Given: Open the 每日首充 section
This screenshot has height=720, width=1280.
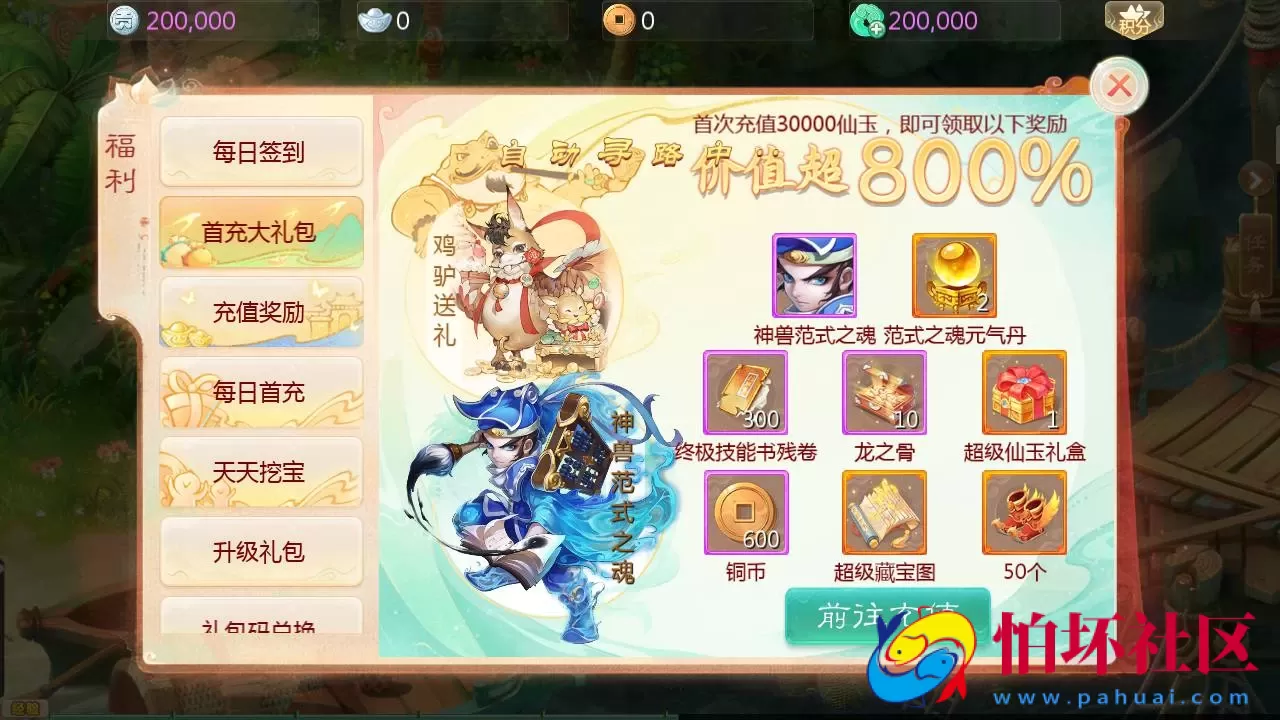Looking at the screenshot, I should [x=260, y=392].
